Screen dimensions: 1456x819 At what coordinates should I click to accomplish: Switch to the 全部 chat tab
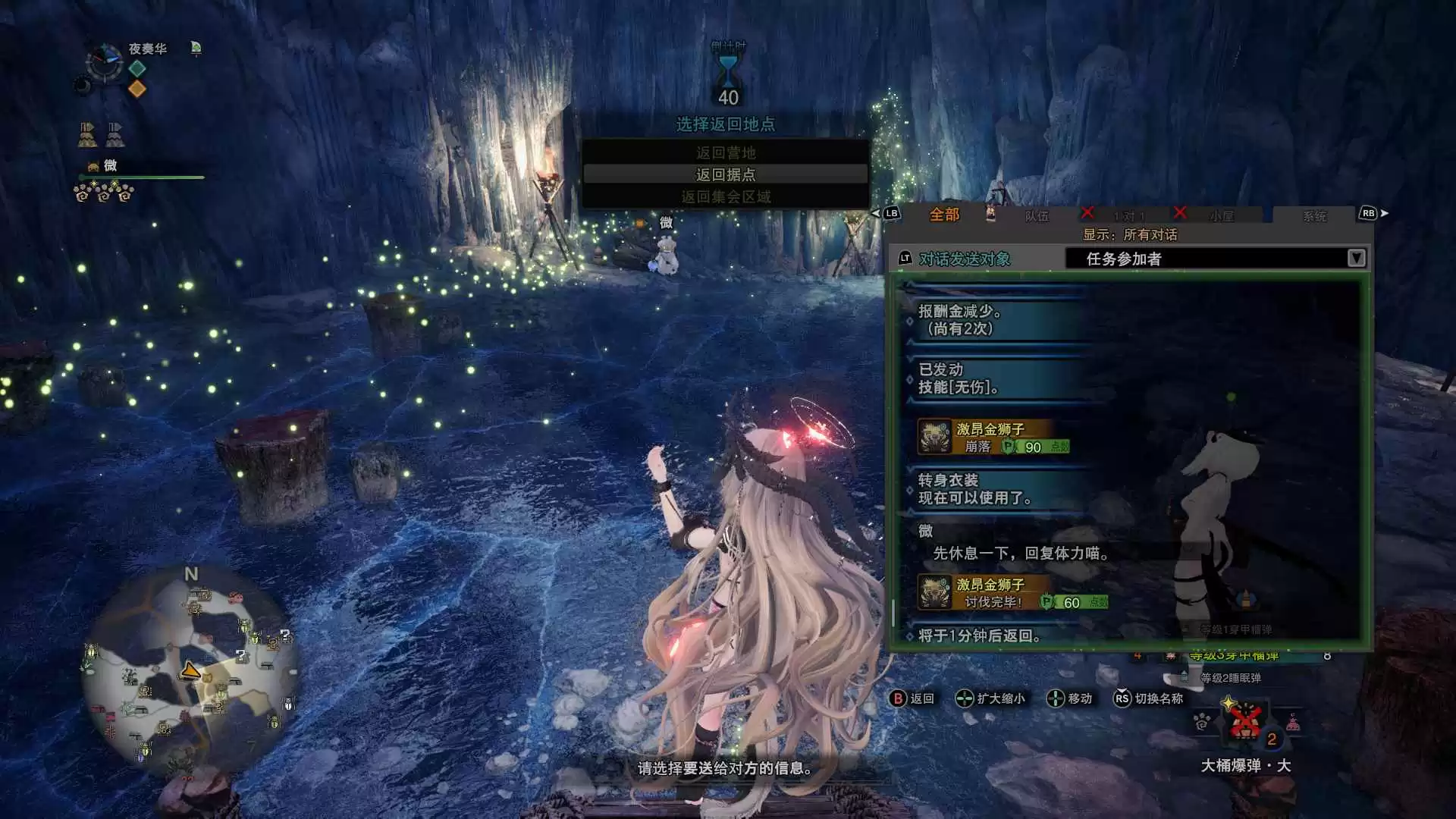point(944,215)
